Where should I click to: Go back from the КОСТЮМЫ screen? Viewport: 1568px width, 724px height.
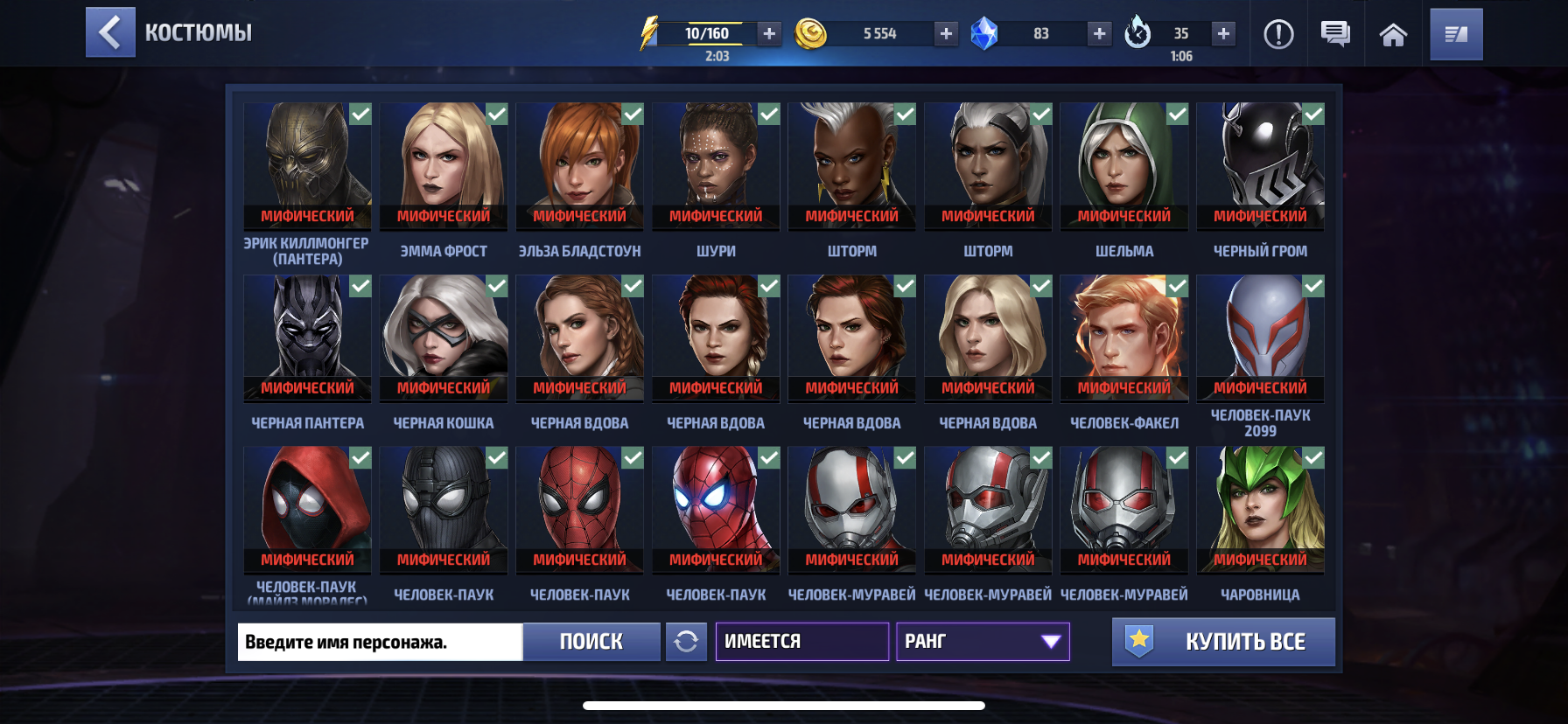tap(110, 33)
